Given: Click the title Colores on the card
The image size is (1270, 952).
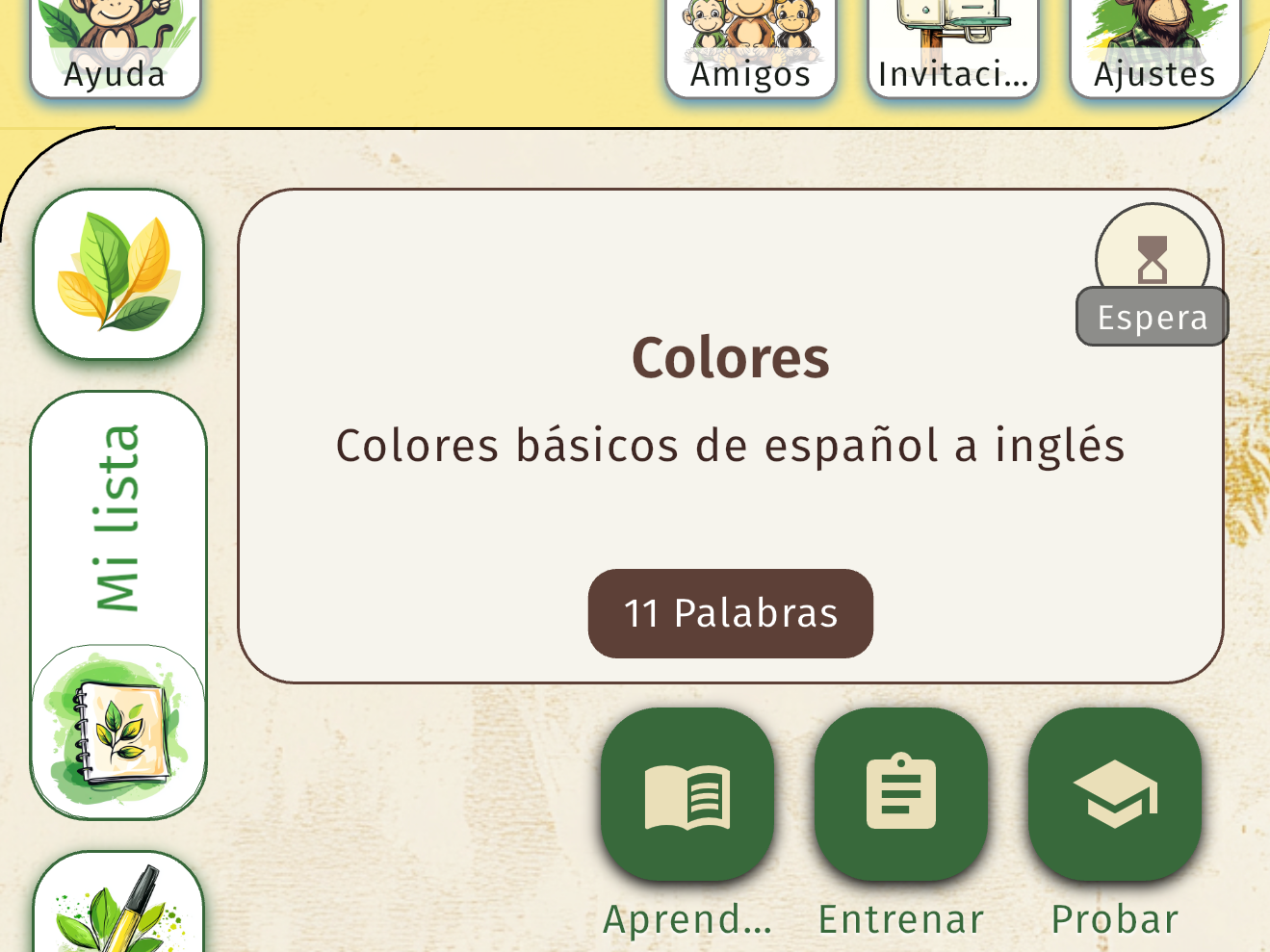Looking at the screenshot, I should click(x=730, y=356).
